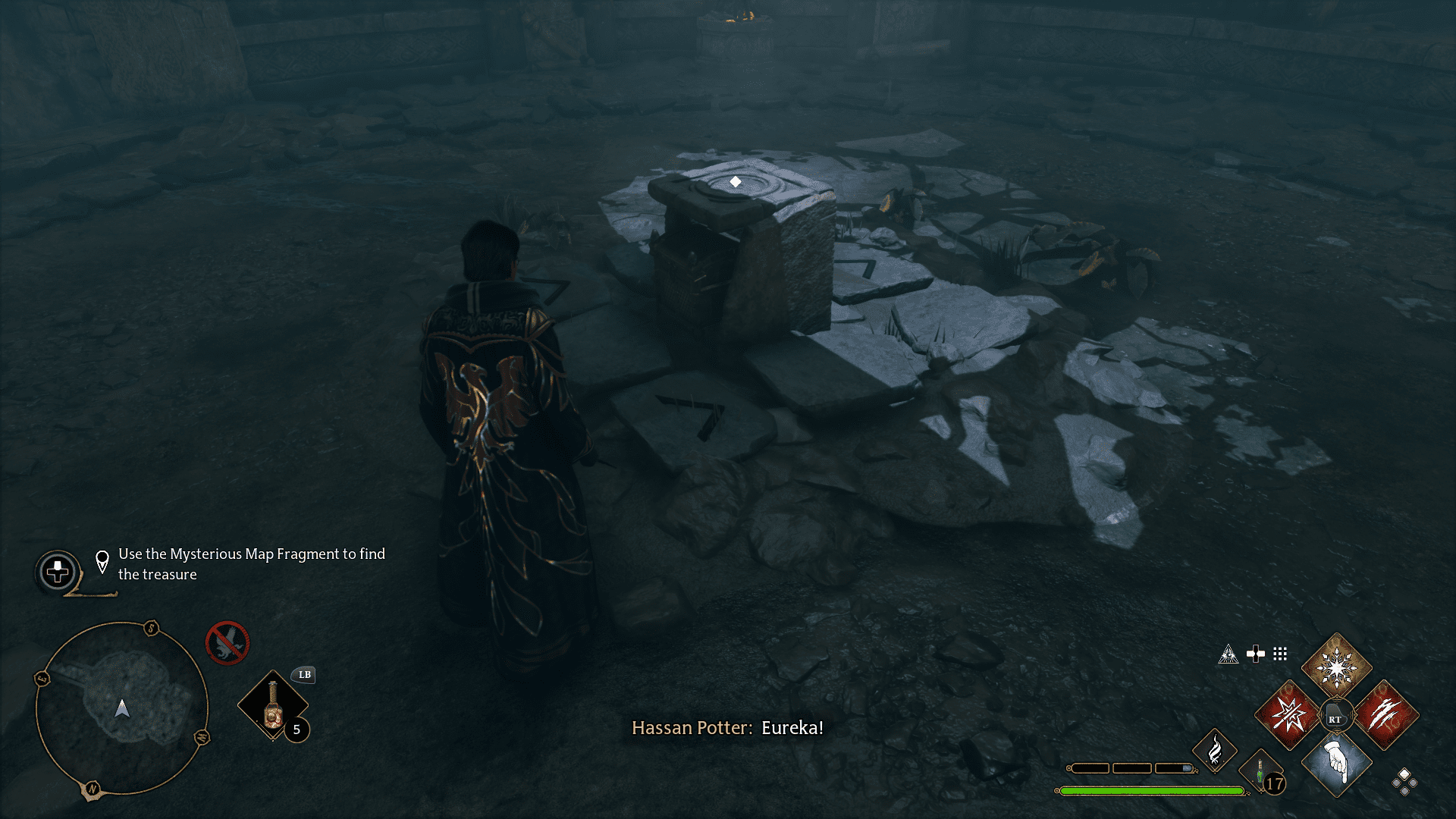
Task: Select the white waypoint diamond on the pedestal
Action: click(734, 181)
